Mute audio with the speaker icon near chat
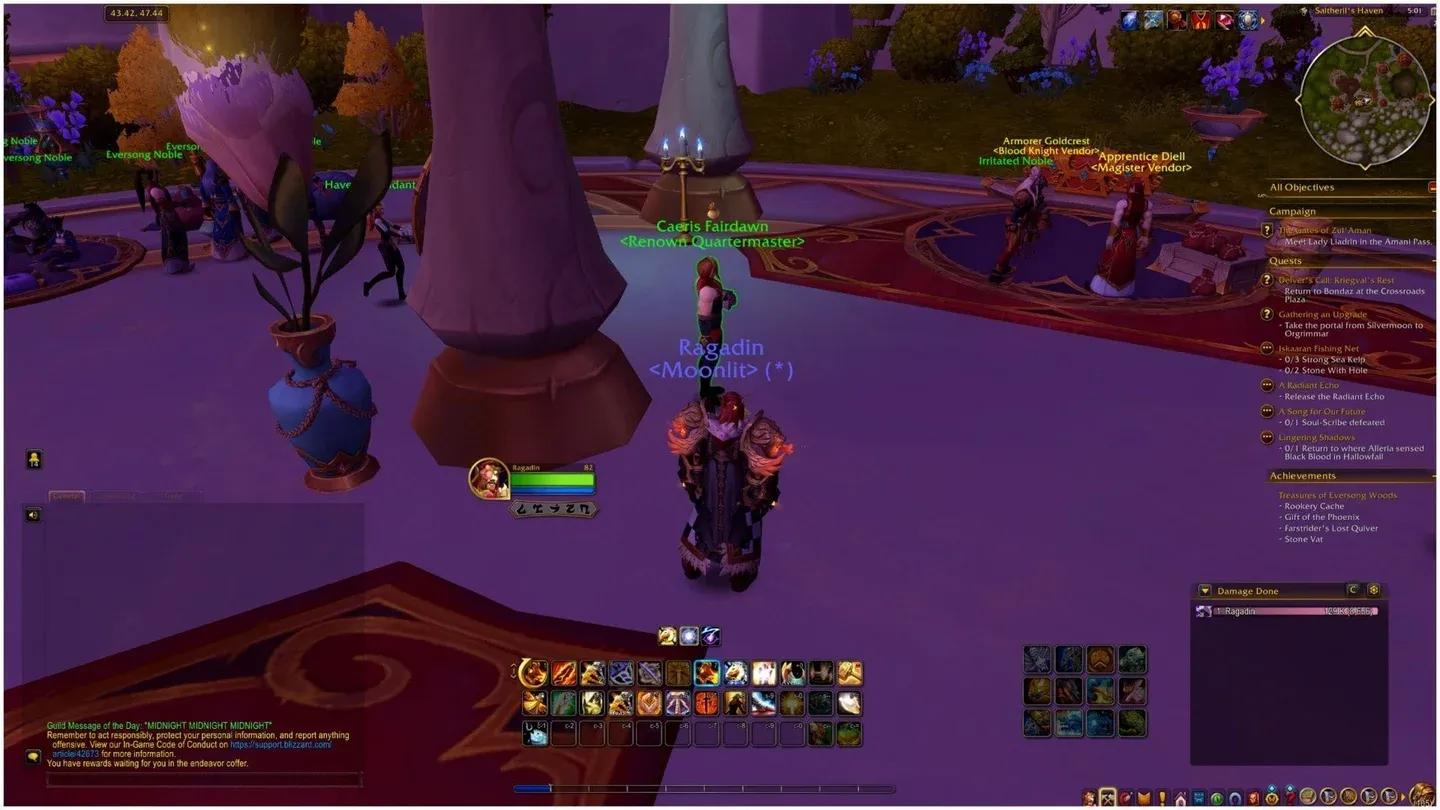Image resolution: width=1440 pixels, height=810 pixels. point(33,515)
